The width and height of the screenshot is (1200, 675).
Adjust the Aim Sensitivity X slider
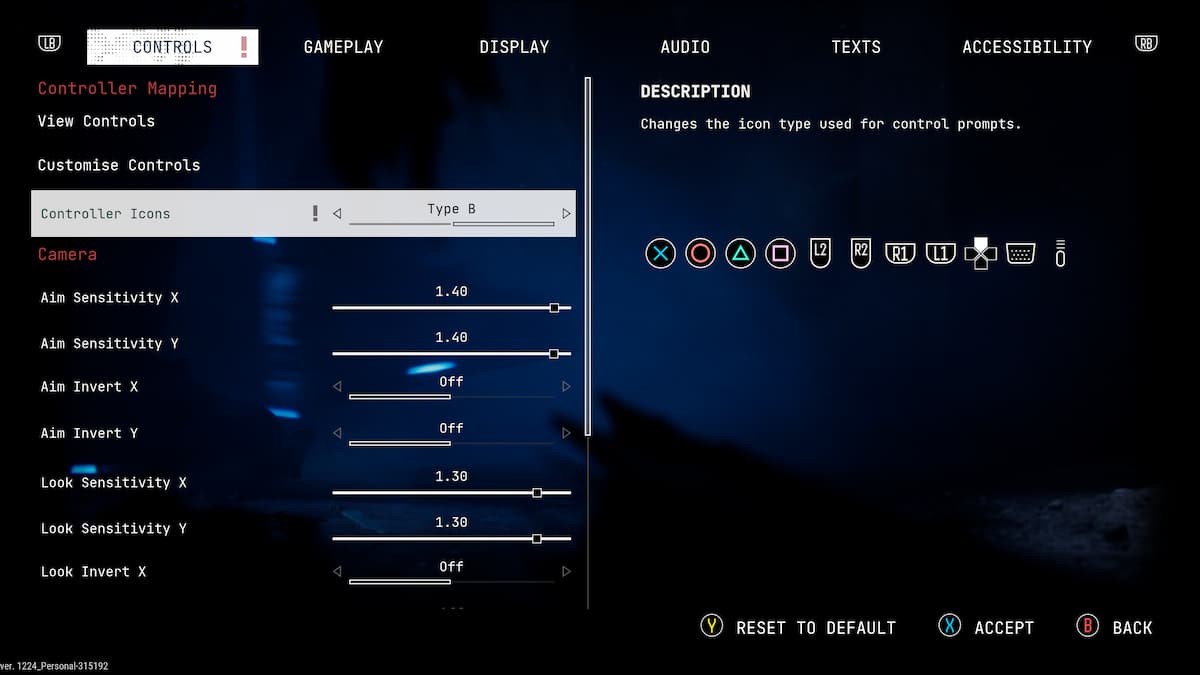[554, 308]
